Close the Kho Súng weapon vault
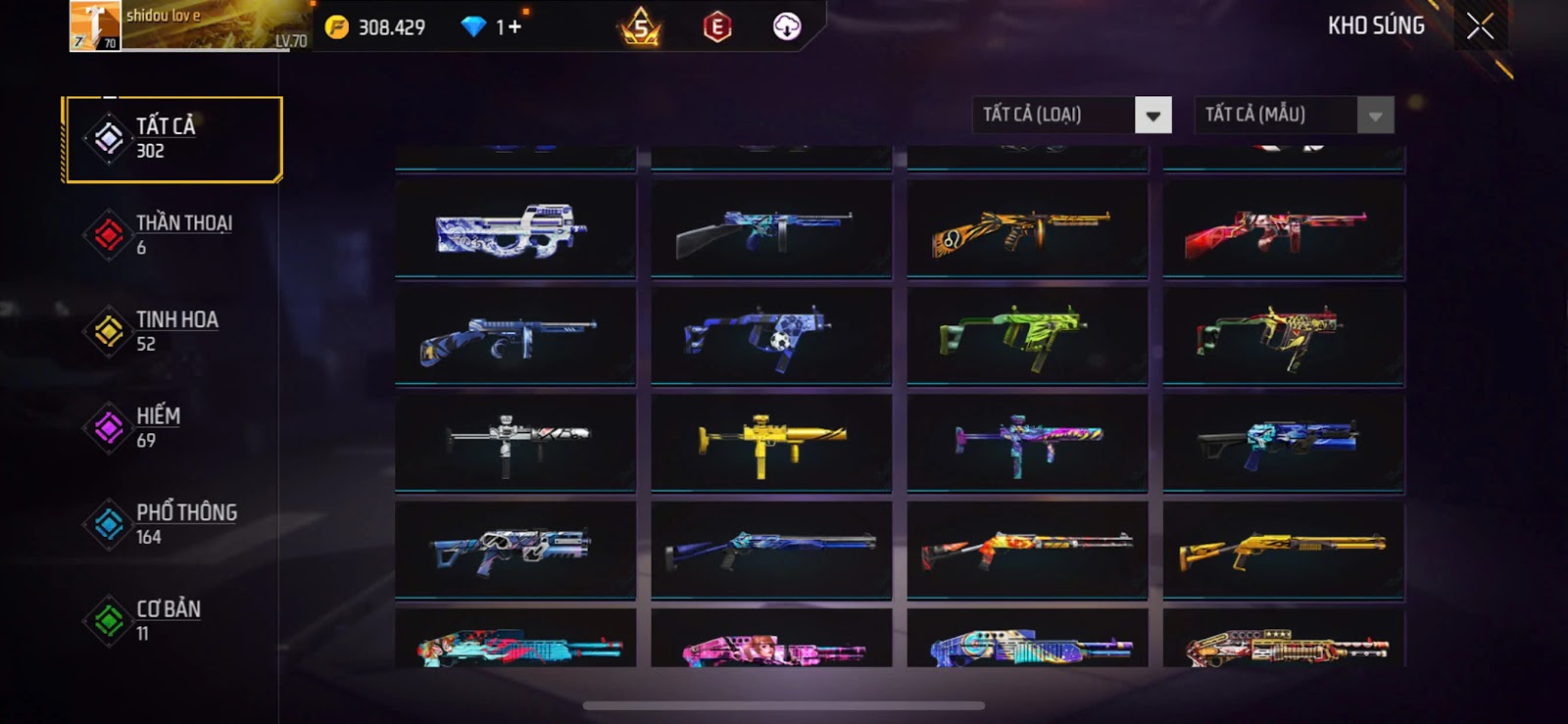1568x724 pixels. pos(1480,26)
